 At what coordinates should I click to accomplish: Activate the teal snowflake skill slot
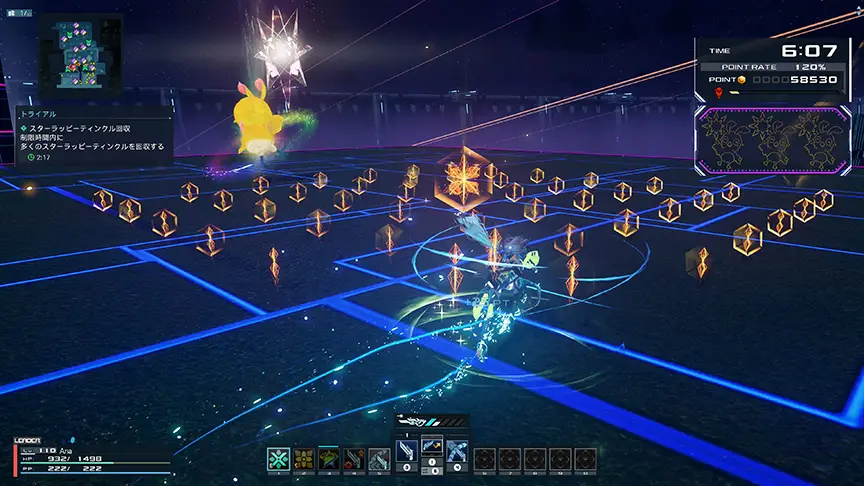(279, 459)
